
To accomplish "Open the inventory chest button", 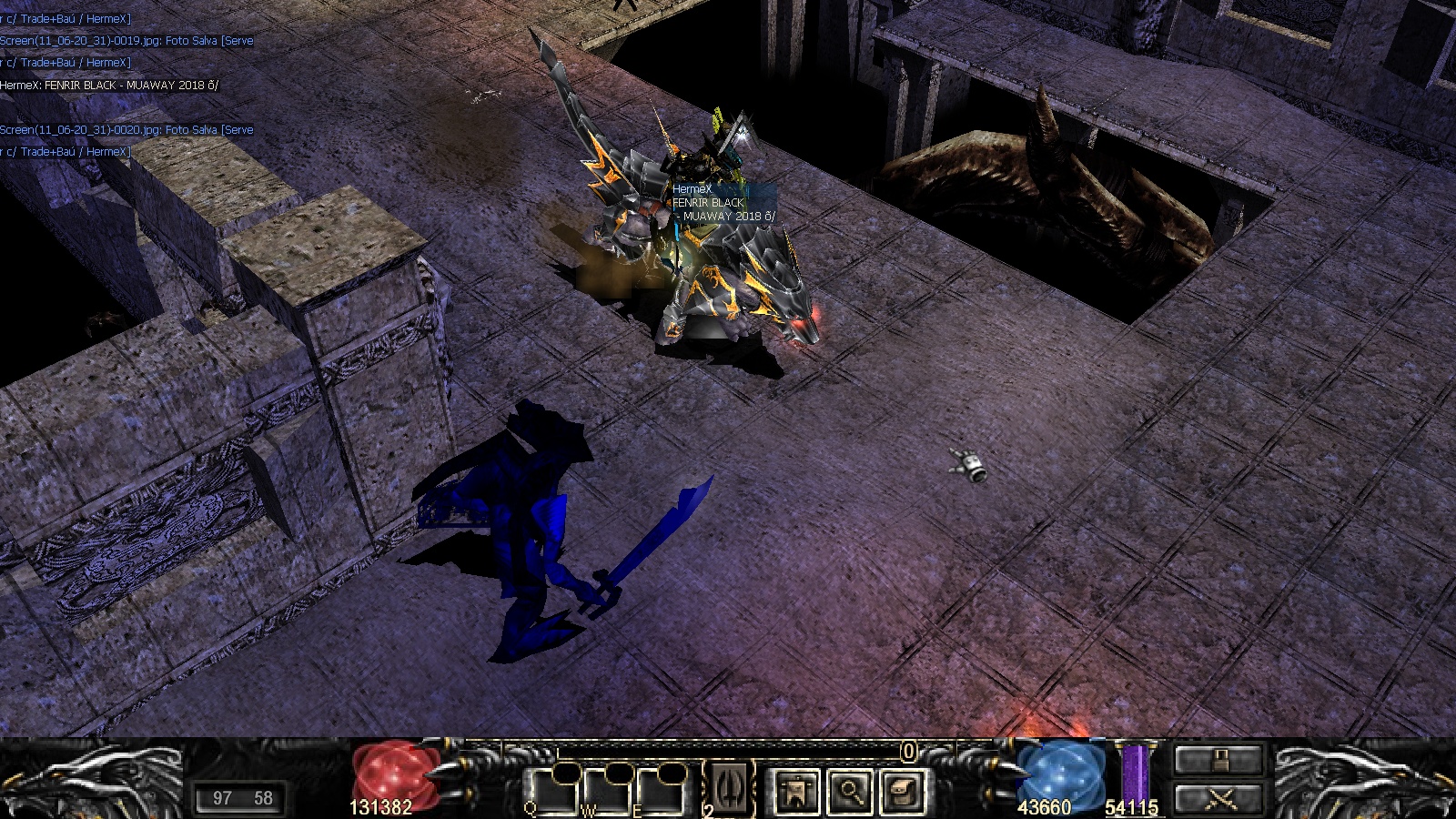I will point(904,790).
